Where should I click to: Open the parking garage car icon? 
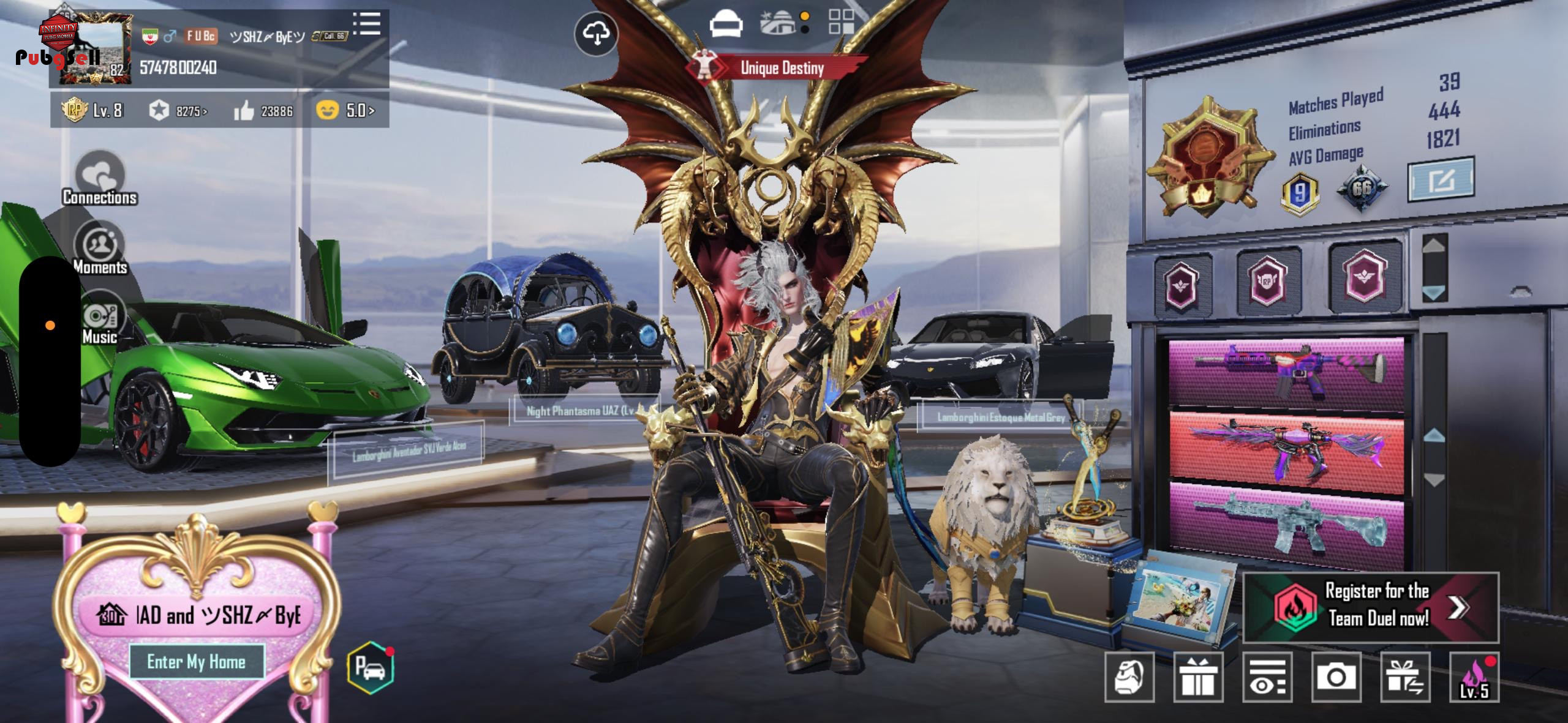(370, 667)
